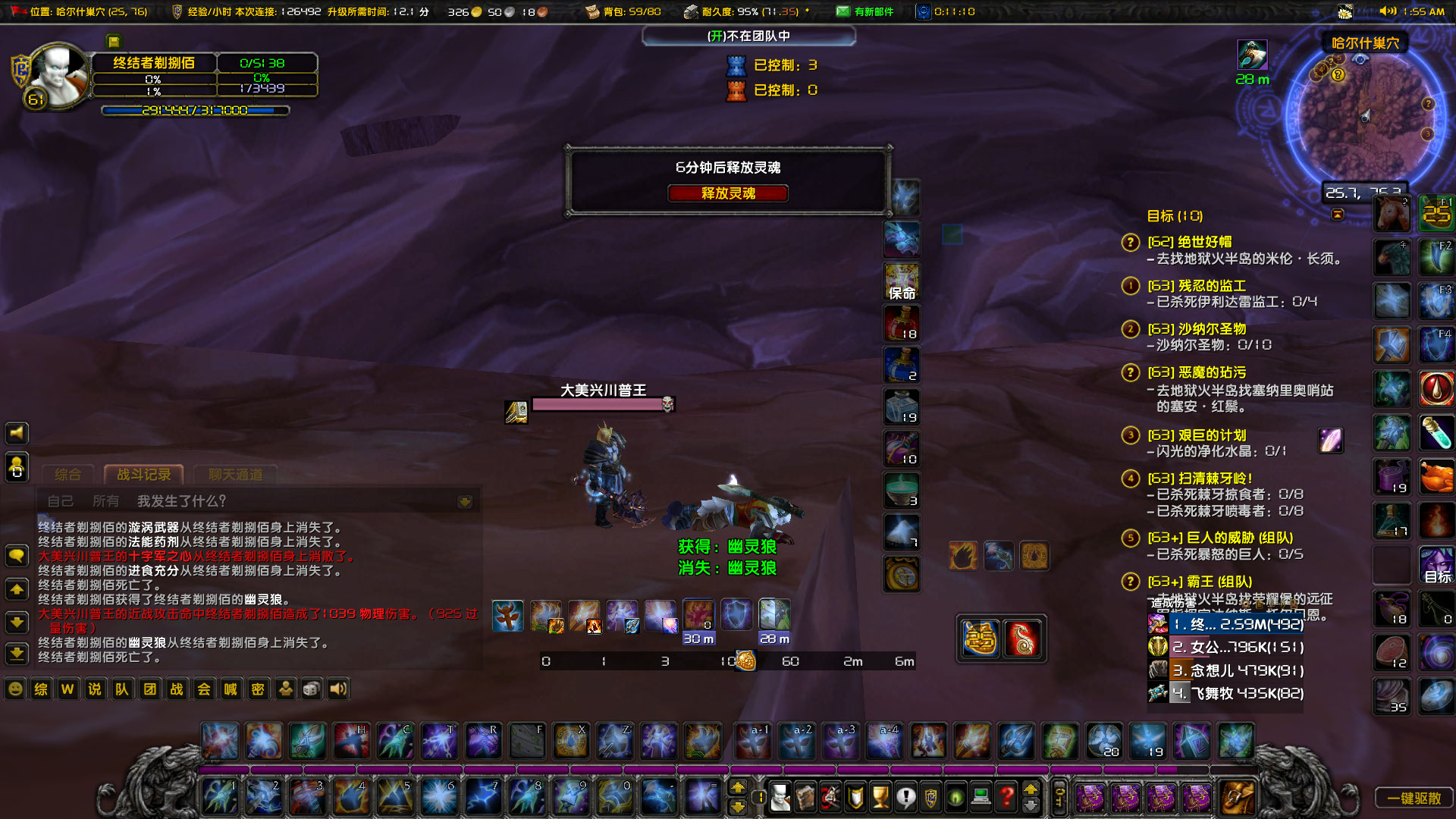Image resolution: width=1456 pixels, height=819 pixels.
Task: Open the guild panel Alliance shield icon
Action: point(930,798)
